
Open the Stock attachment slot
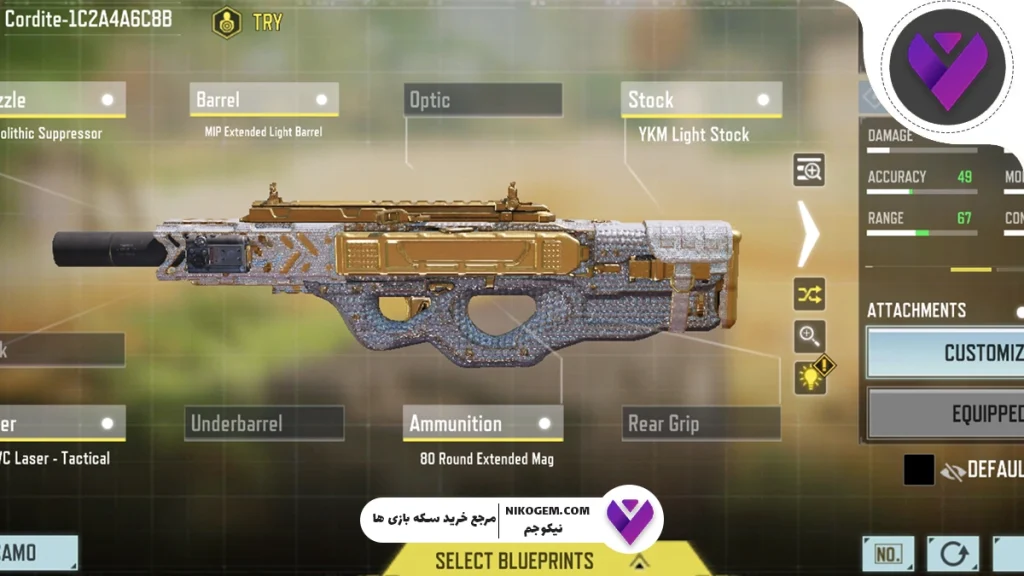pyautogui.click(x=700, y=100)
